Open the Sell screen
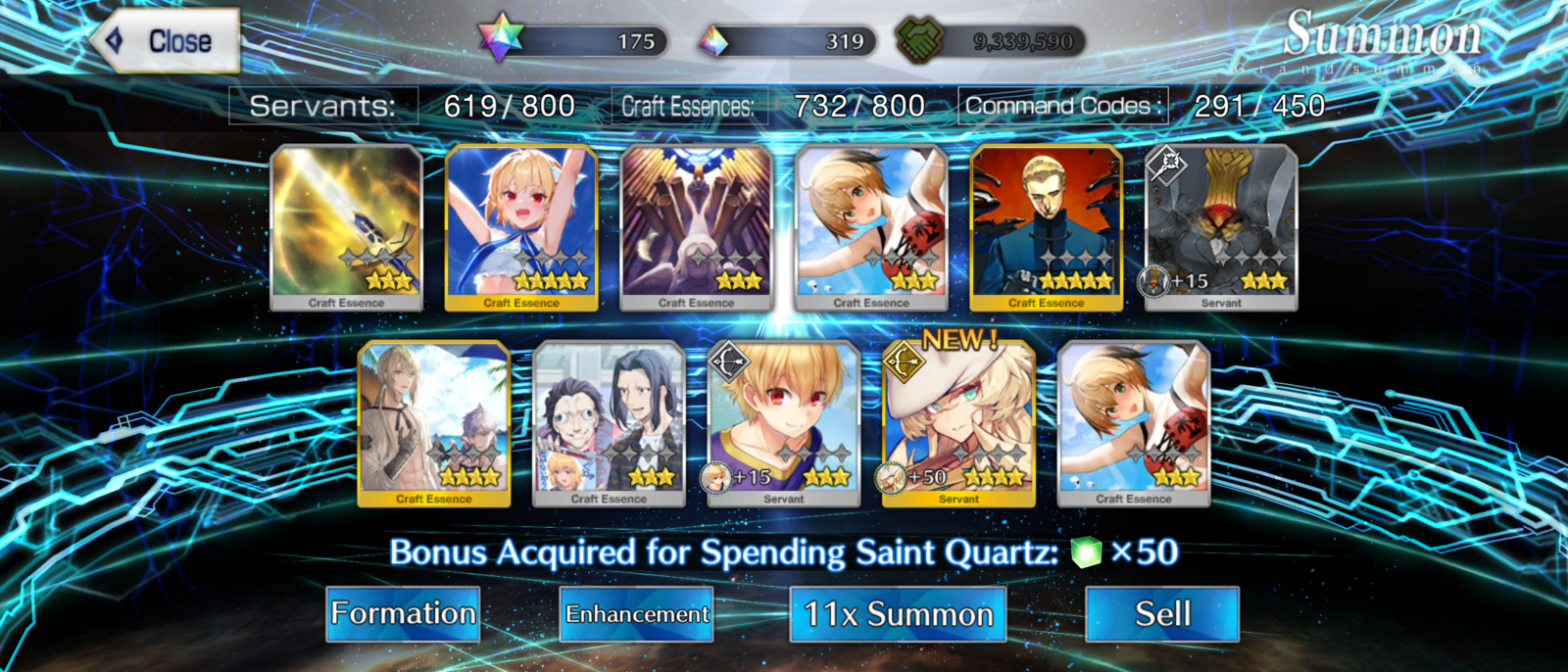The height and width of the screenshot is (672, 1568). tap(1162, 614)
